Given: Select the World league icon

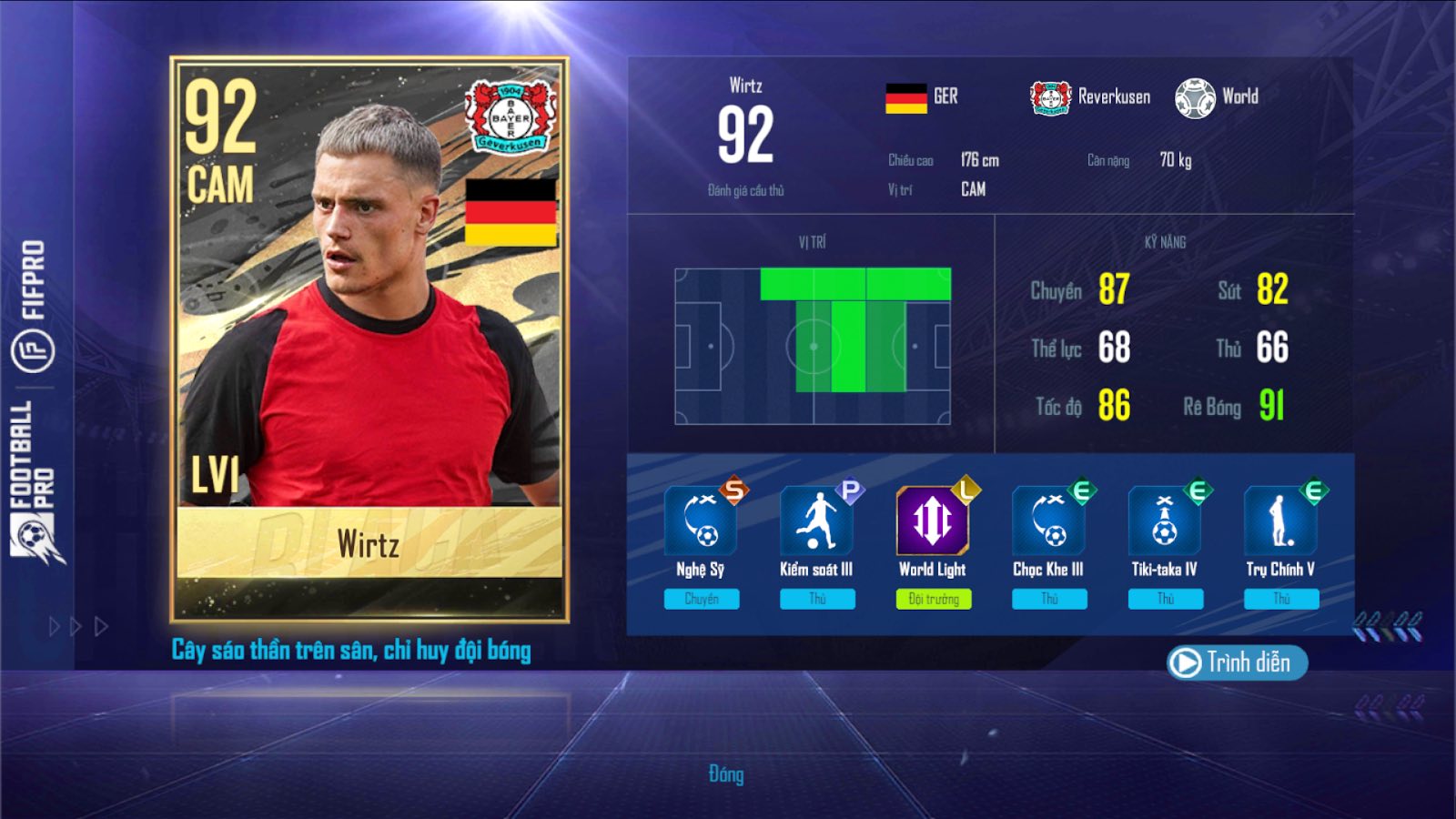Looking at the screenshot, I should point(1195,97).
